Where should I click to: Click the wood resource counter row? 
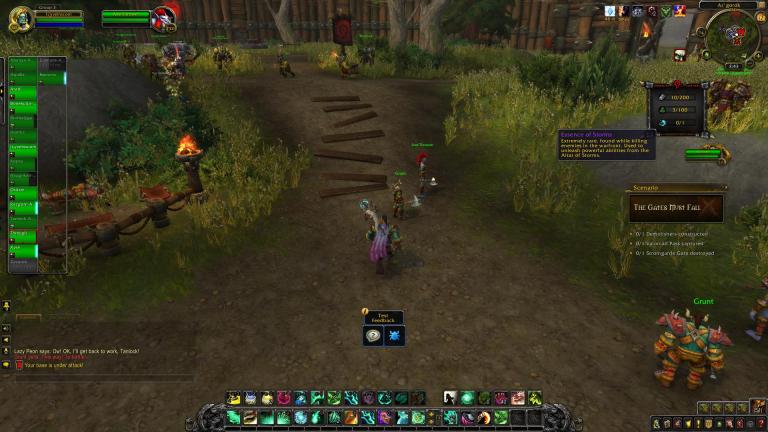pyautogui.click(x=675, y=96)
